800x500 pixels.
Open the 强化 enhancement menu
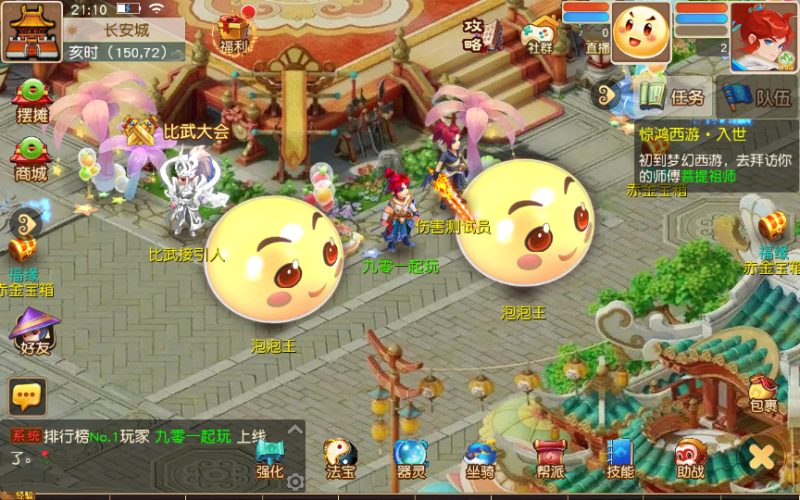click(270, 459)
